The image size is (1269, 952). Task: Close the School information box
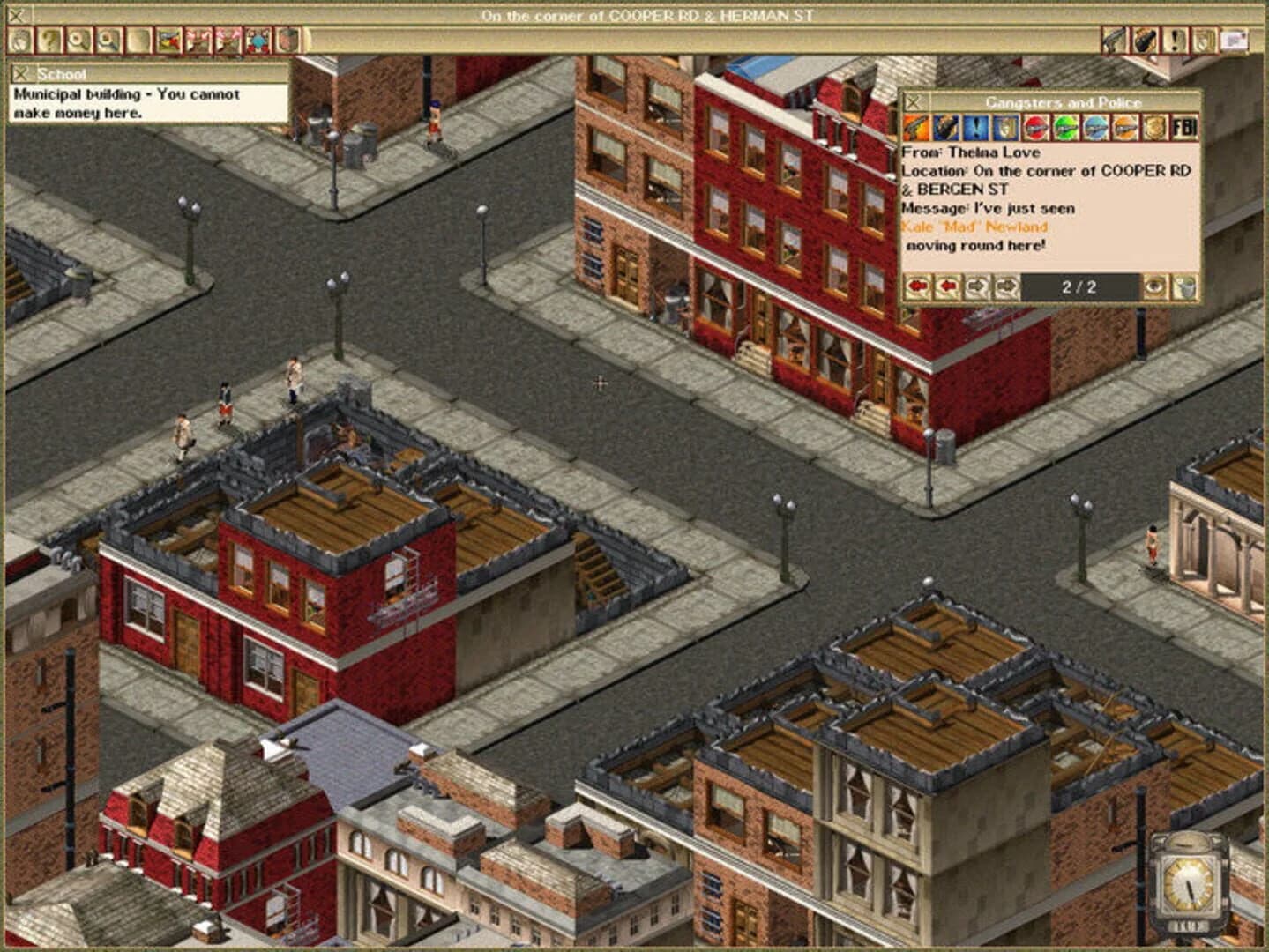pyautogui.click(x=19, y=74)
